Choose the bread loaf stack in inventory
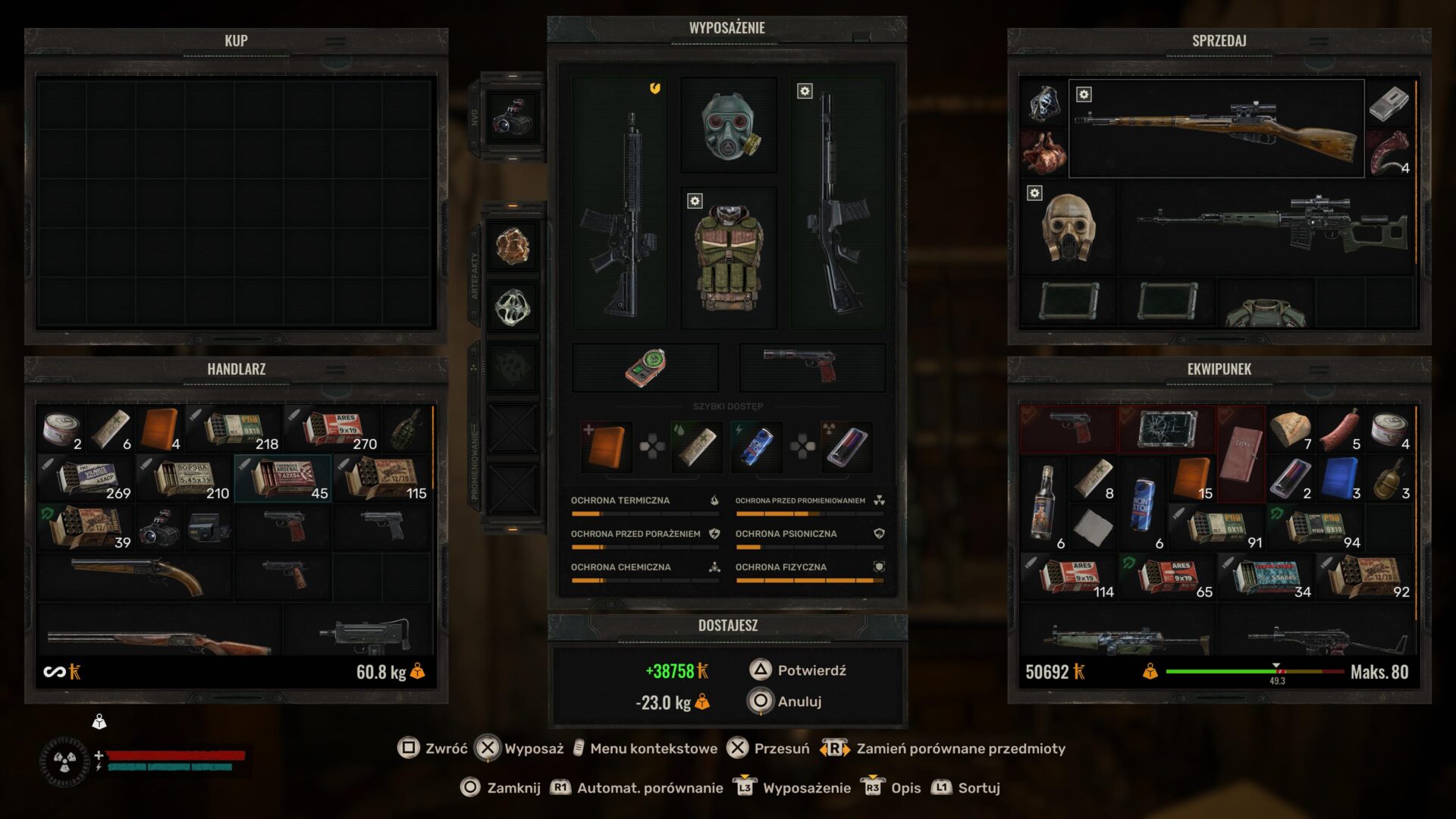 point(1291,430)
